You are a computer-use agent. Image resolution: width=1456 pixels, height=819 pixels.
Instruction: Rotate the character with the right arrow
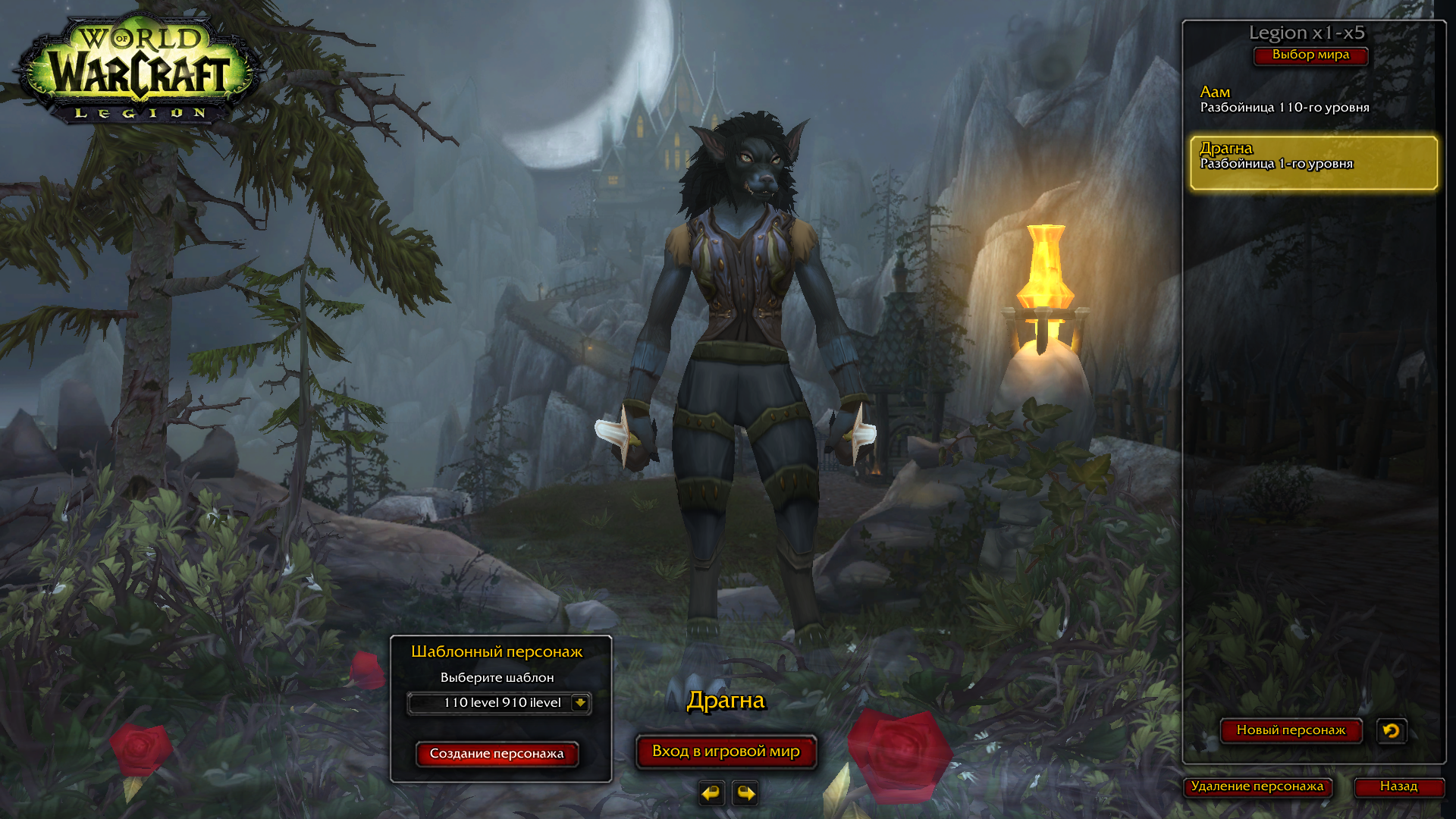click(x=745, y=793)
